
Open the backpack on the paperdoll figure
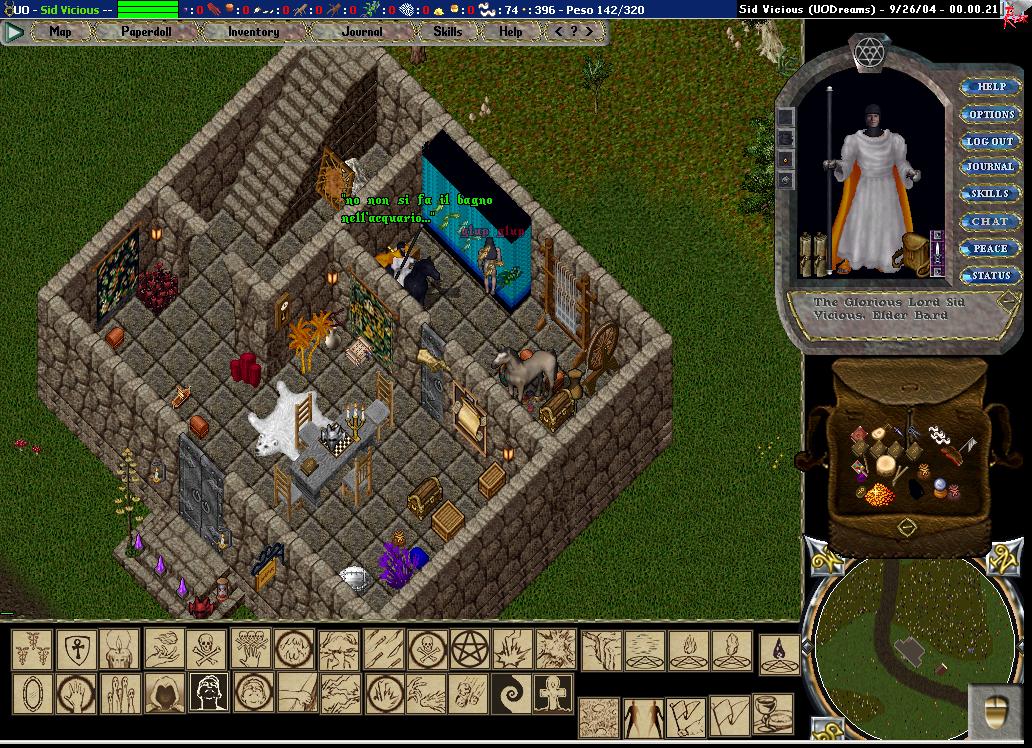click(x=914, y=253)
